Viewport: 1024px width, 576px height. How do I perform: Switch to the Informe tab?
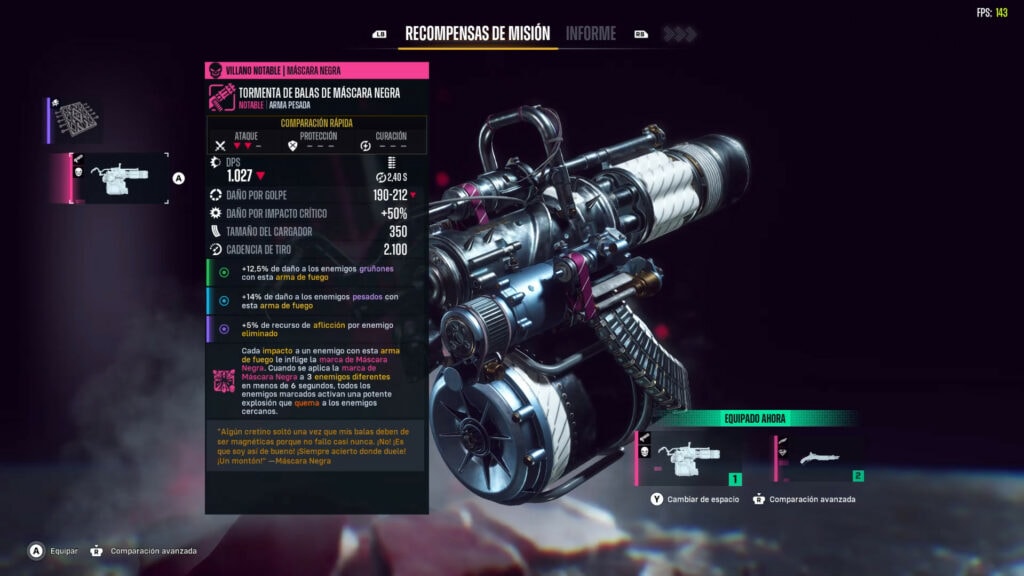[x=591, y=33]
